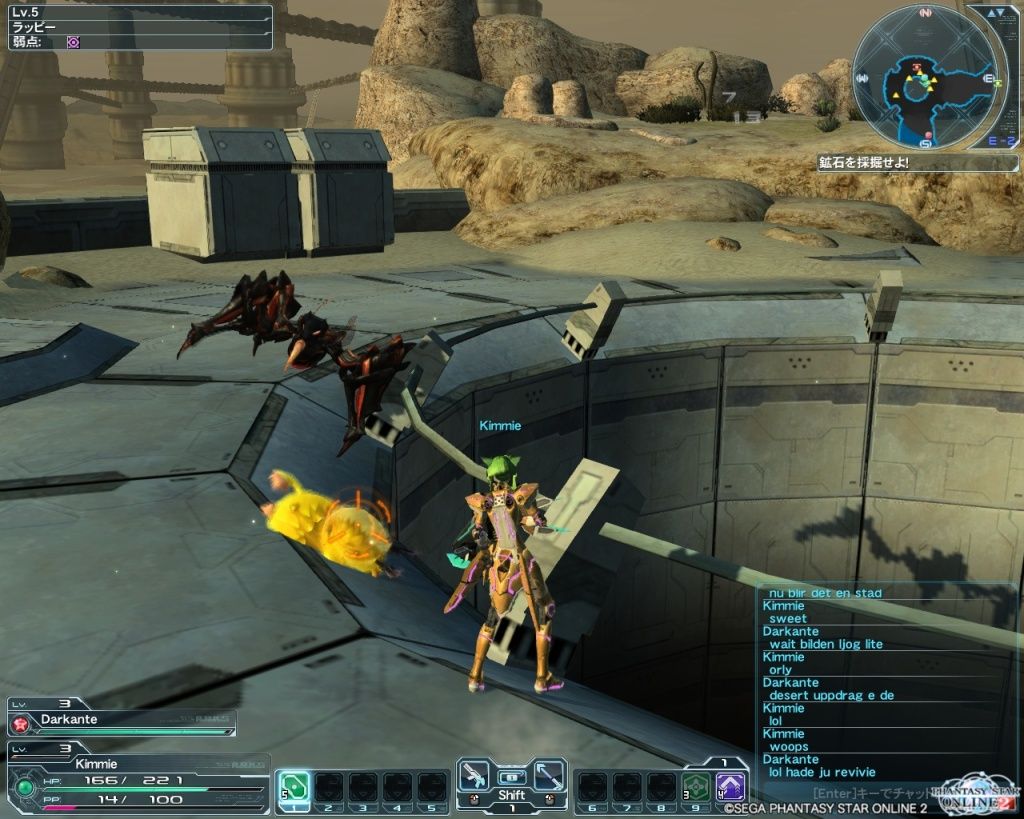
Task: Click the weapon palette Shift switch indicator
Action: [511, 795]
